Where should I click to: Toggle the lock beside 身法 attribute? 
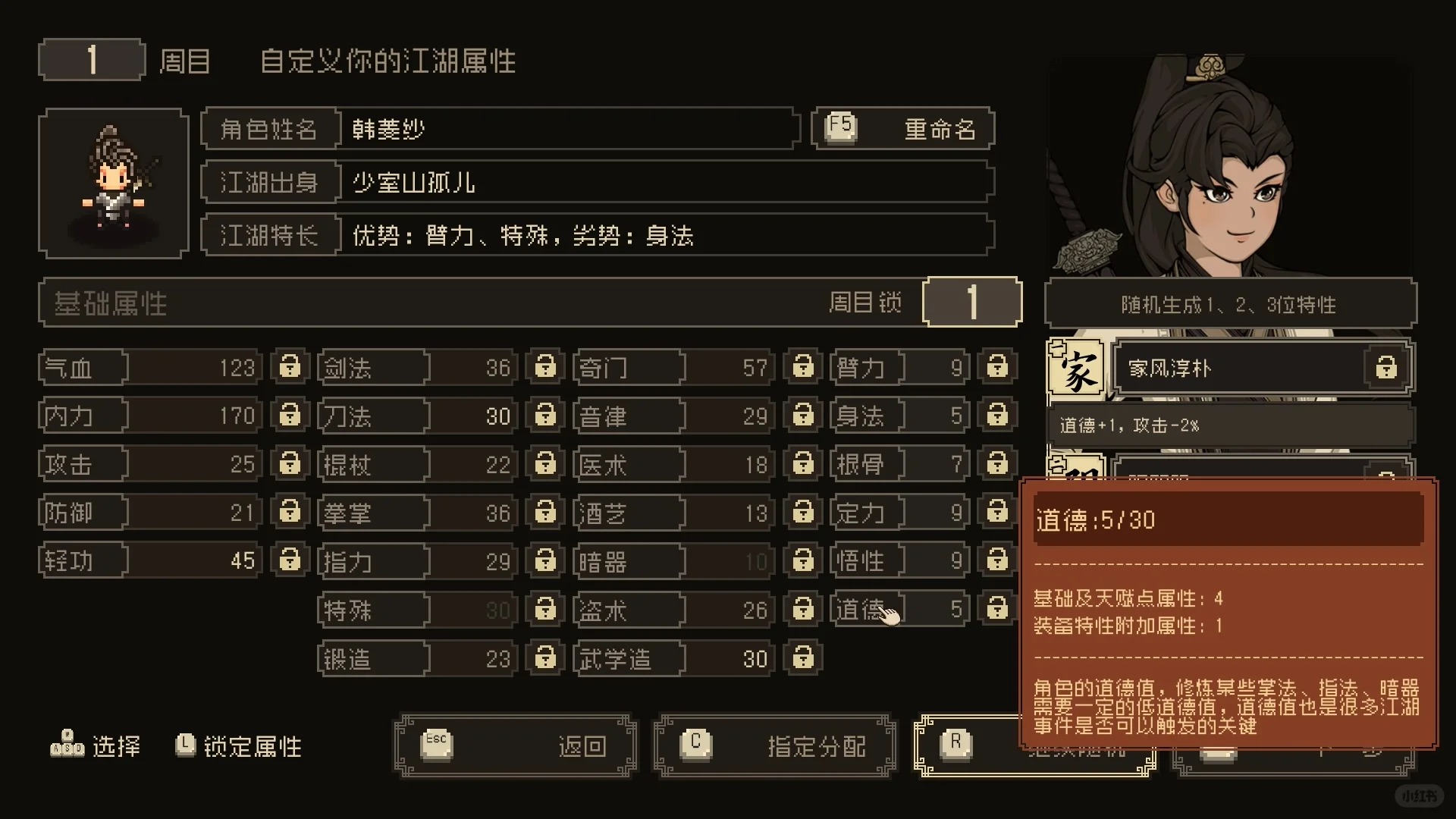[x=999, y=416]
